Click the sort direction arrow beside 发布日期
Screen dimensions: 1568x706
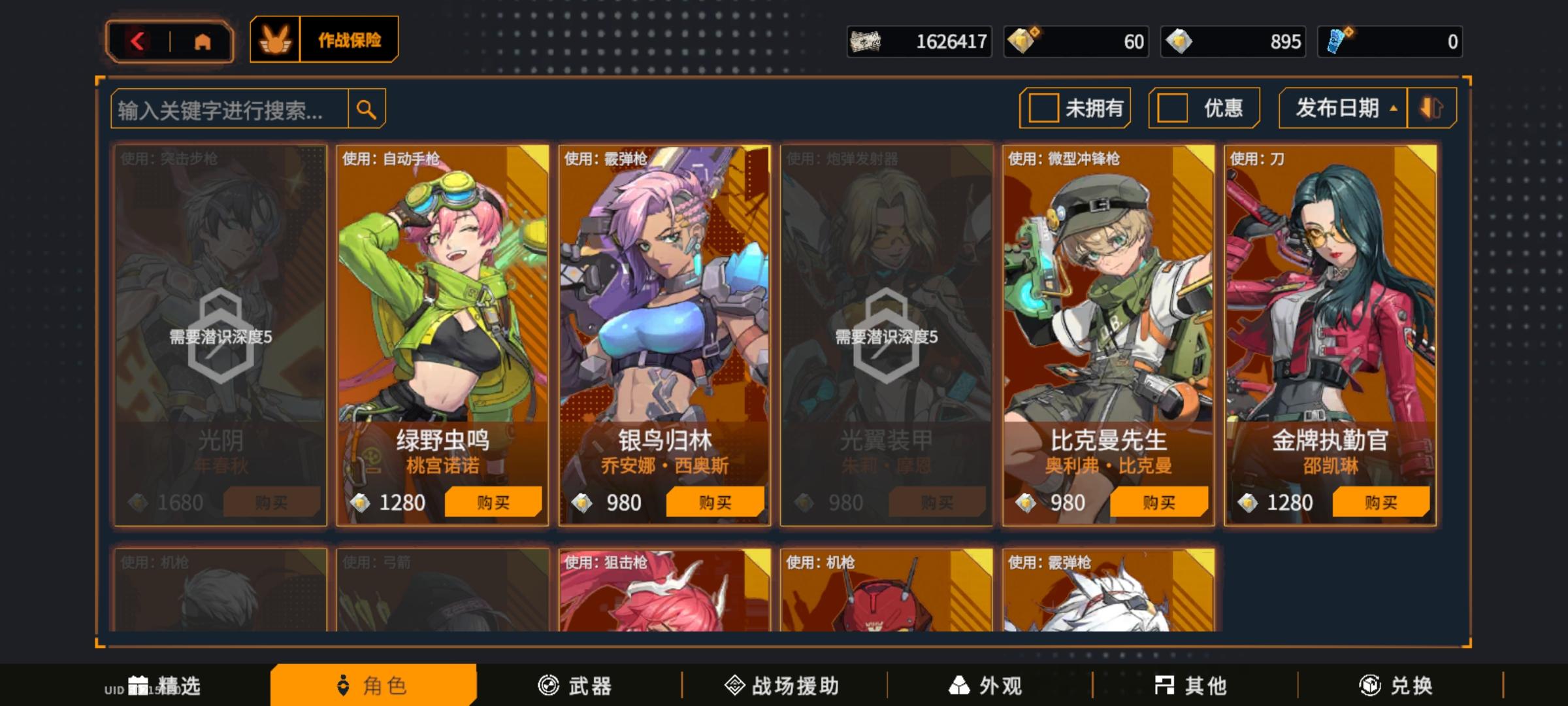tap(1431, 109)
